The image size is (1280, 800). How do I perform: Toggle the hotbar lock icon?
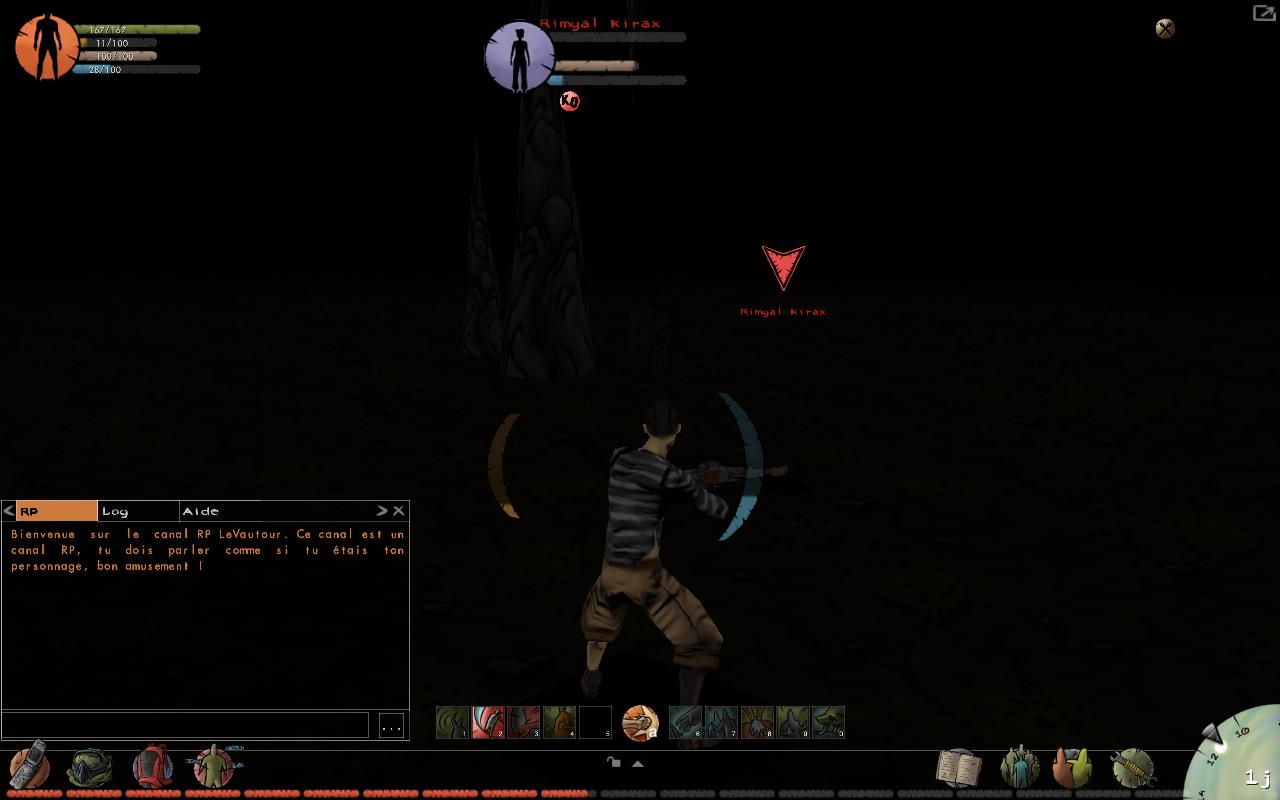pos(613,763)
